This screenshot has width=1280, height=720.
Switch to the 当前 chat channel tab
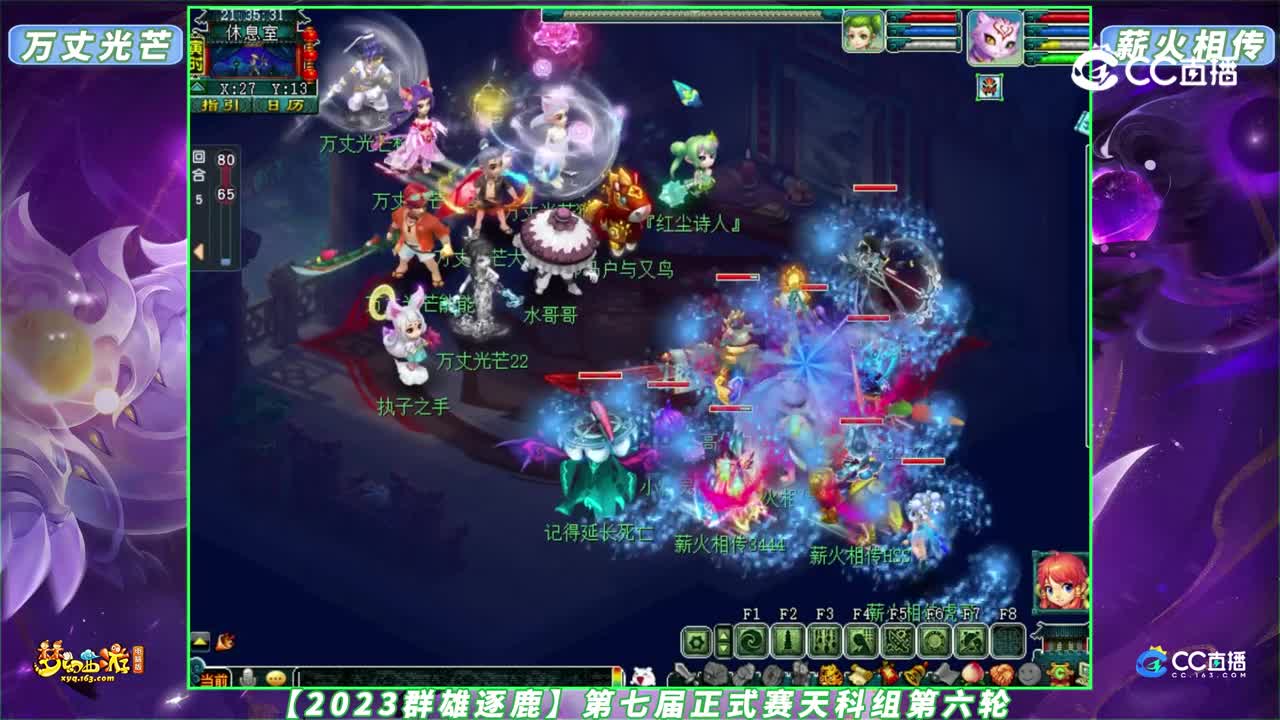(x=214, y=678)
